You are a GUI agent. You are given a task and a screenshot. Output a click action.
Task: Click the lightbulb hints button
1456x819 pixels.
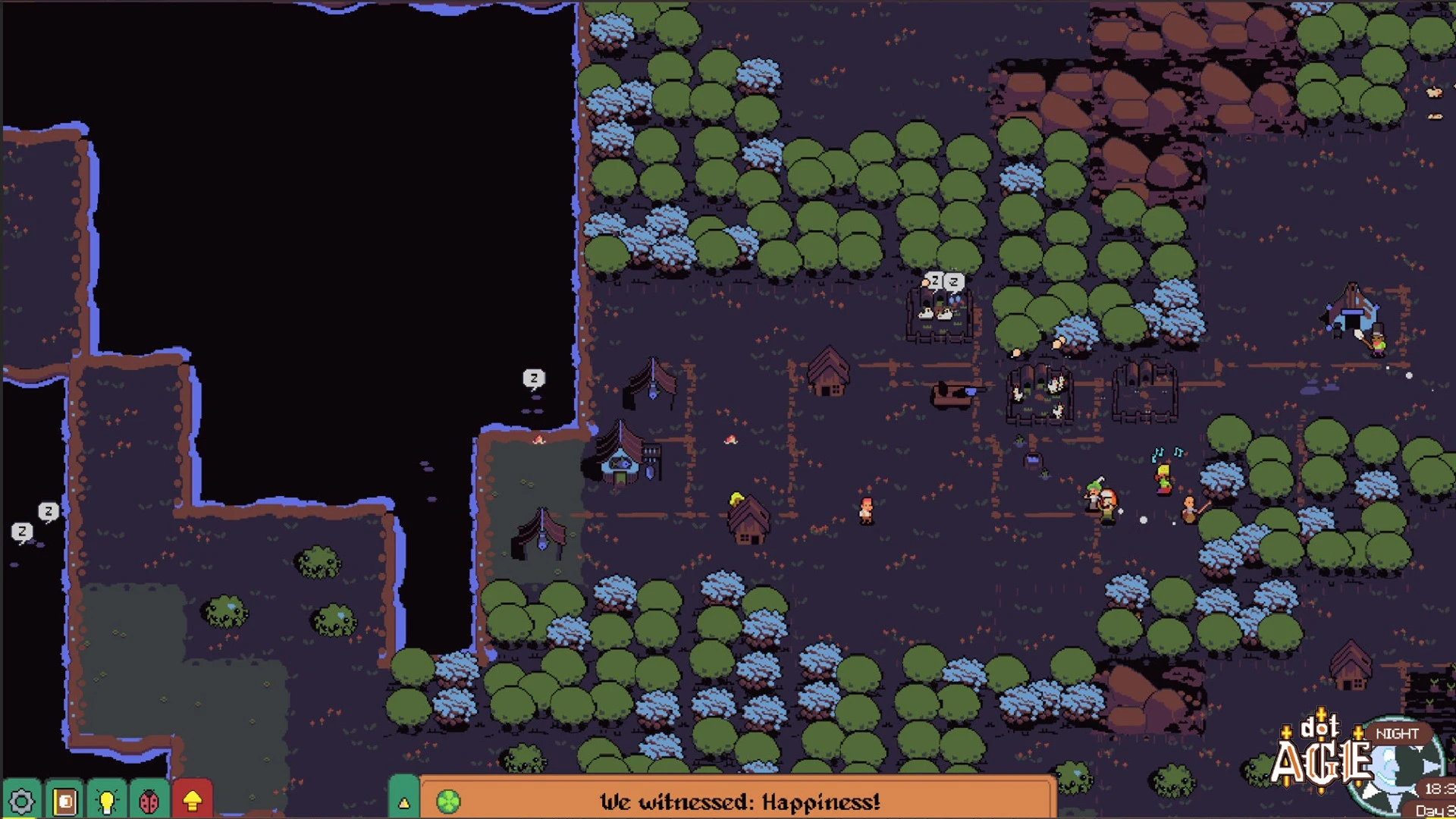107,801
